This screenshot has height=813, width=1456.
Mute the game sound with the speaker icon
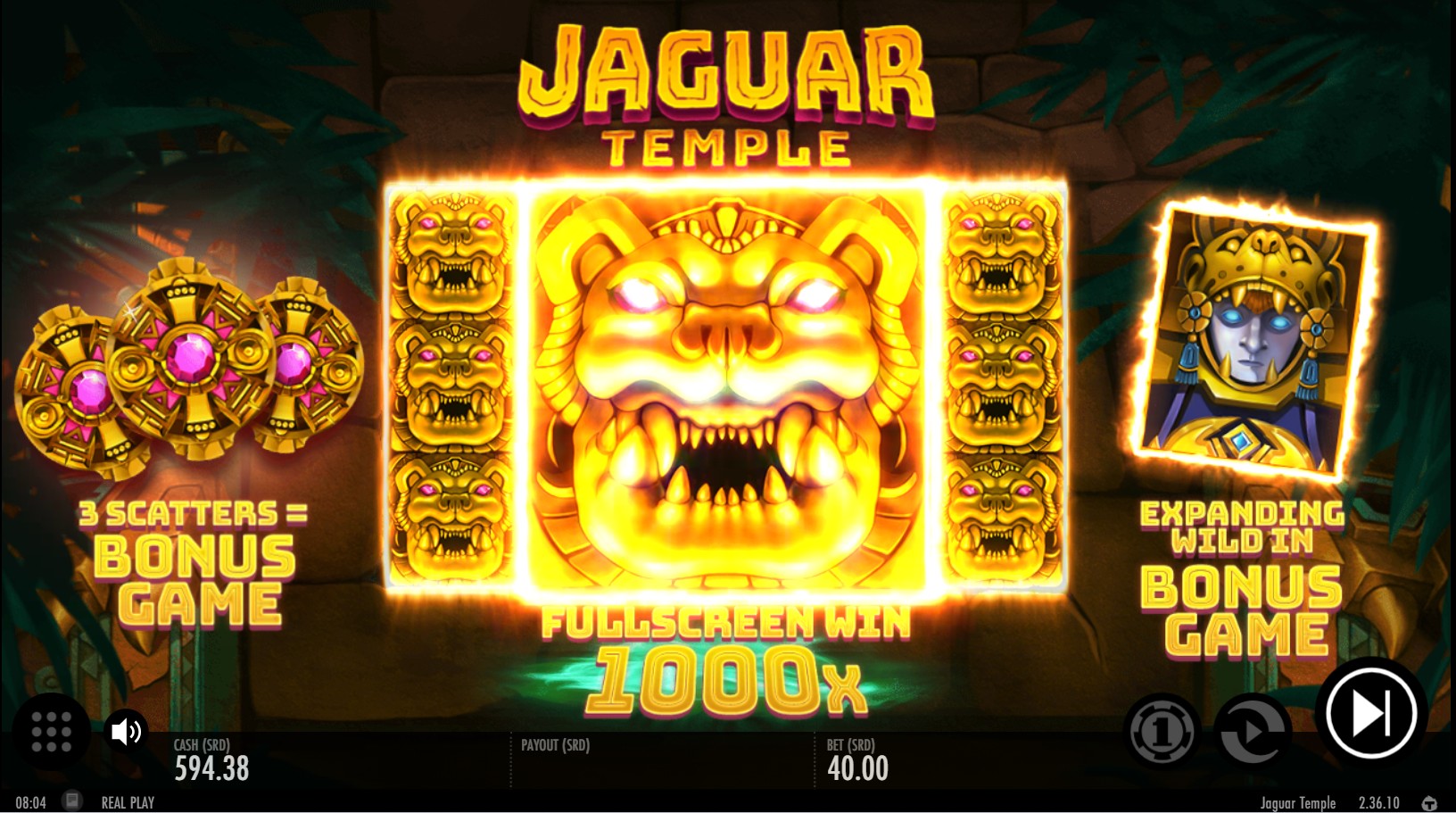[x=128, y=732]
